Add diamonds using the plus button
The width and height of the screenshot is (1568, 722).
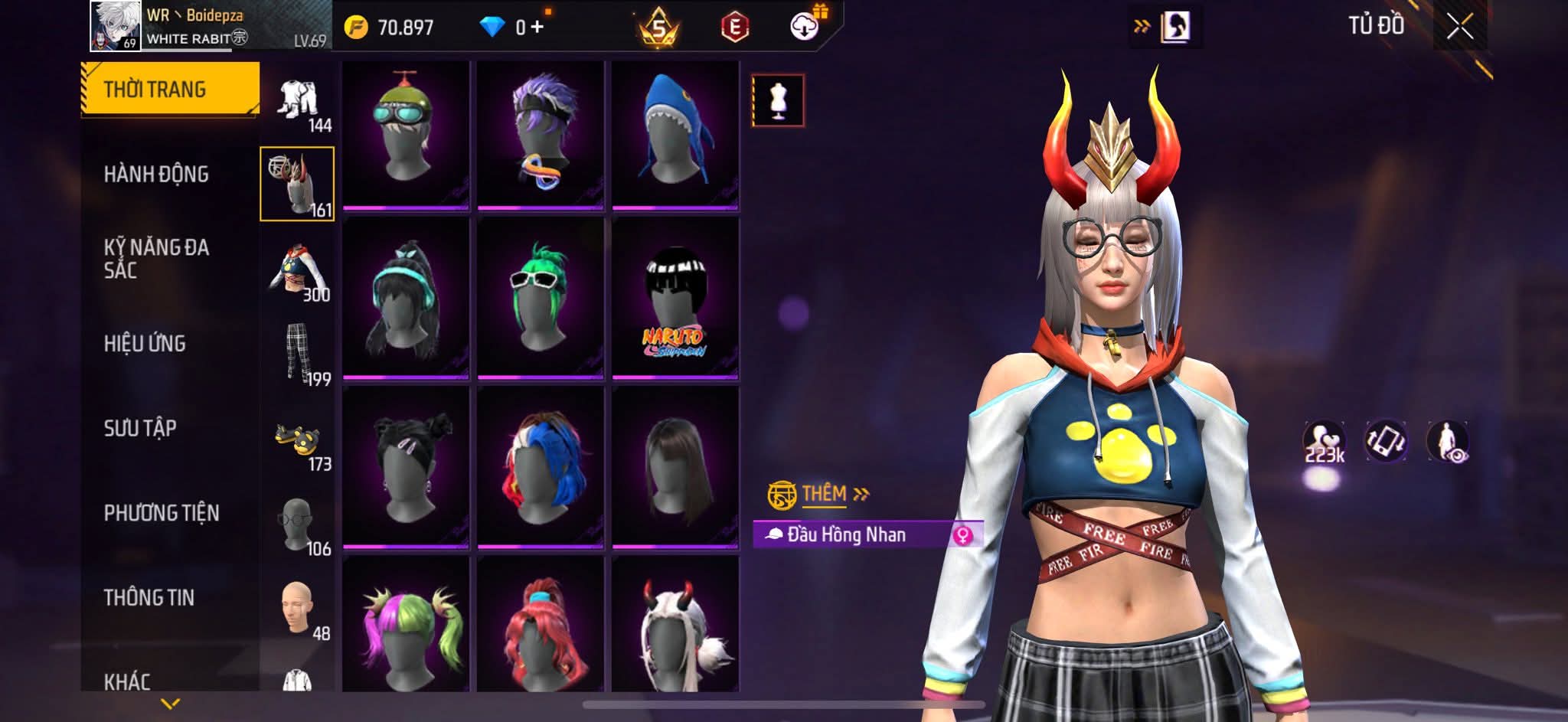click(537, 28)
